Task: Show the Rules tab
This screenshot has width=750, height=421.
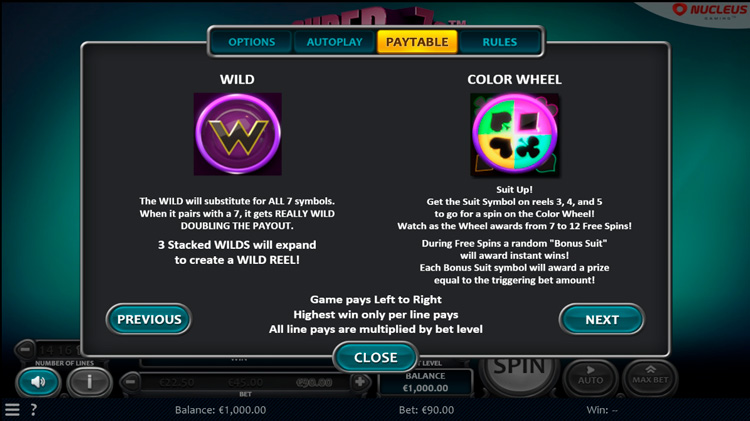Action: (499, 42)
